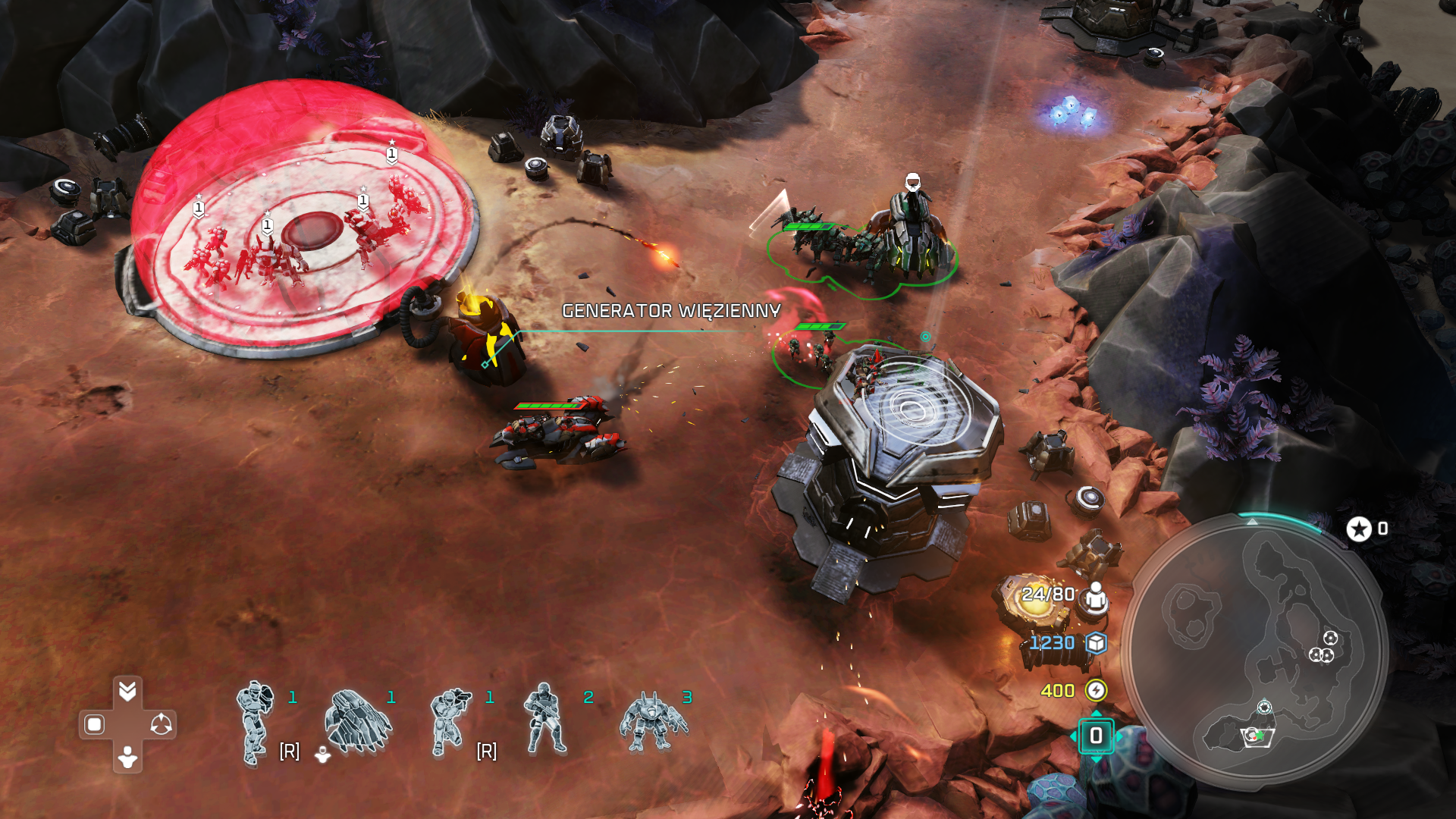
Task: Select the Marine squad icon numbered 2
Action: (x=544, y=720)
